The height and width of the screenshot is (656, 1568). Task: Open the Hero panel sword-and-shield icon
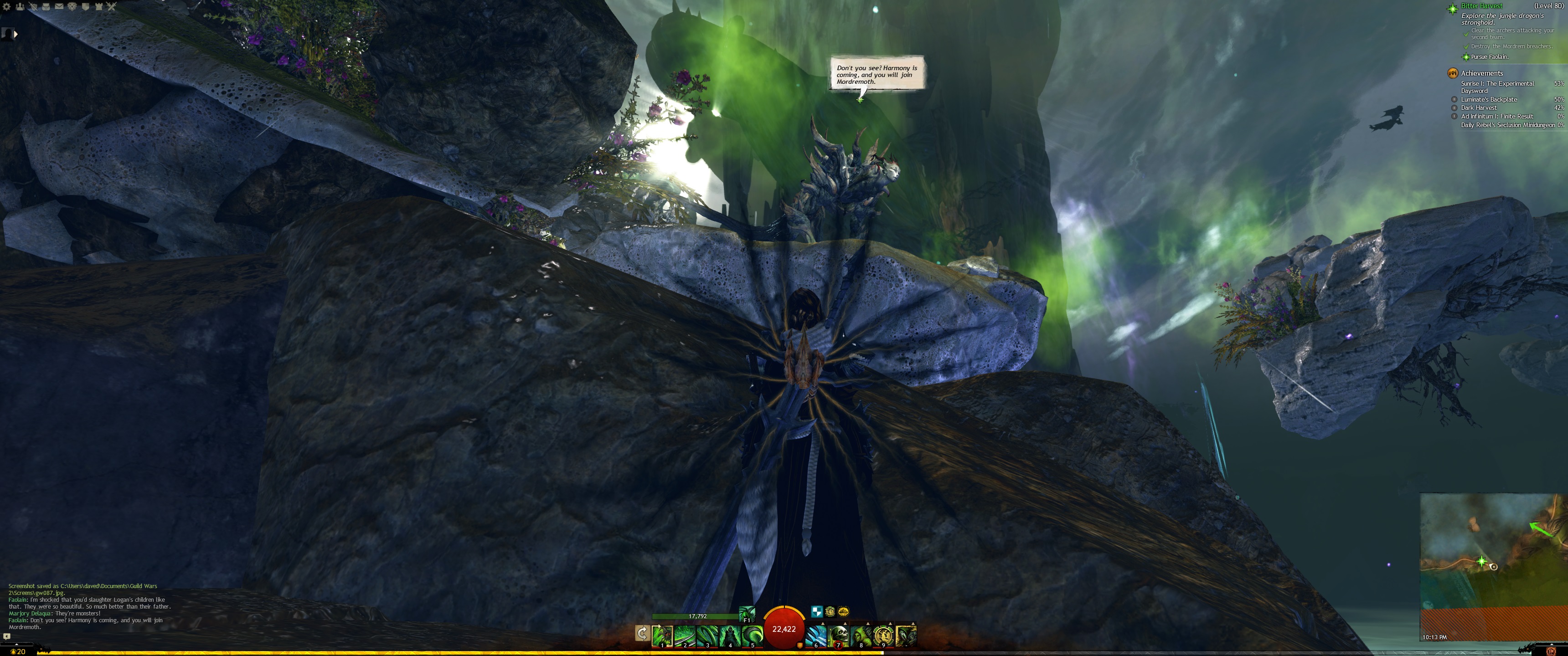tap(33, 7)
